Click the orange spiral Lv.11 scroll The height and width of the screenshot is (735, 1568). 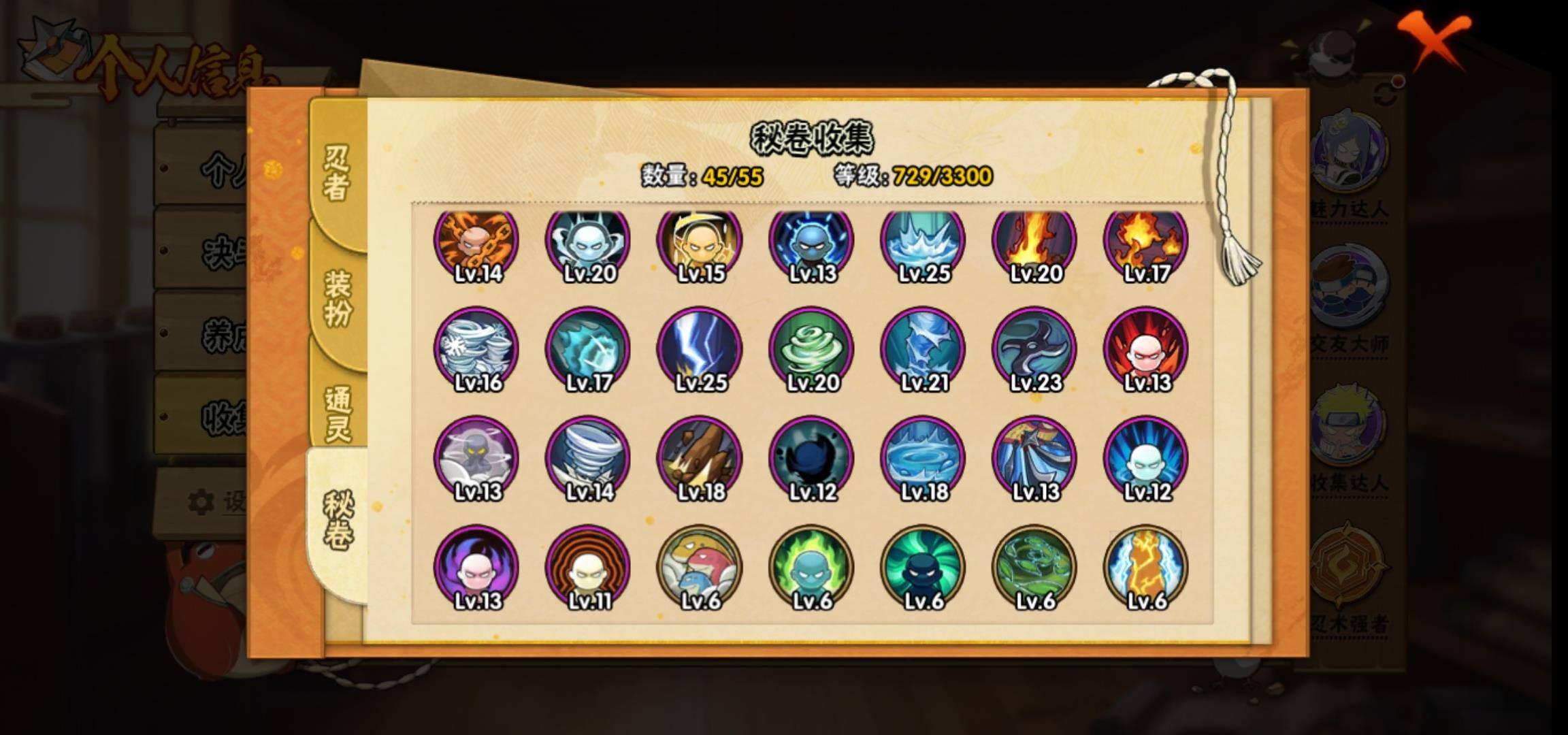coord(589,567)
